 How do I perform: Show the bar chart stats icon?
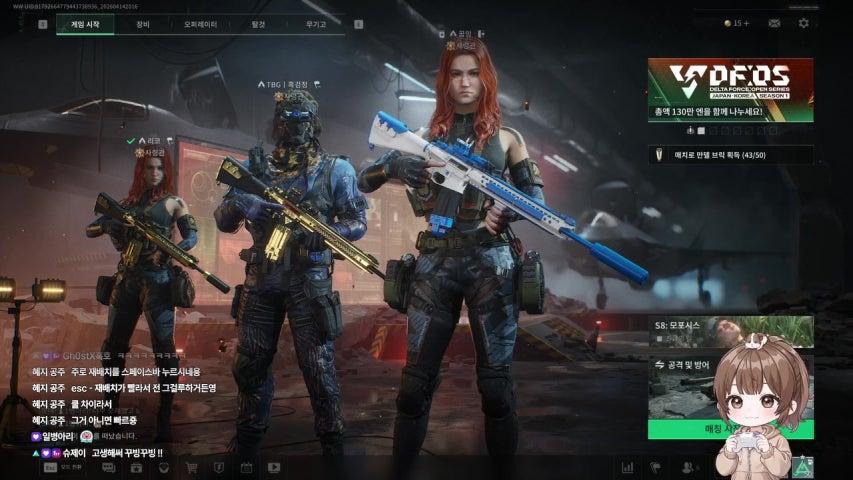point(628,467)
